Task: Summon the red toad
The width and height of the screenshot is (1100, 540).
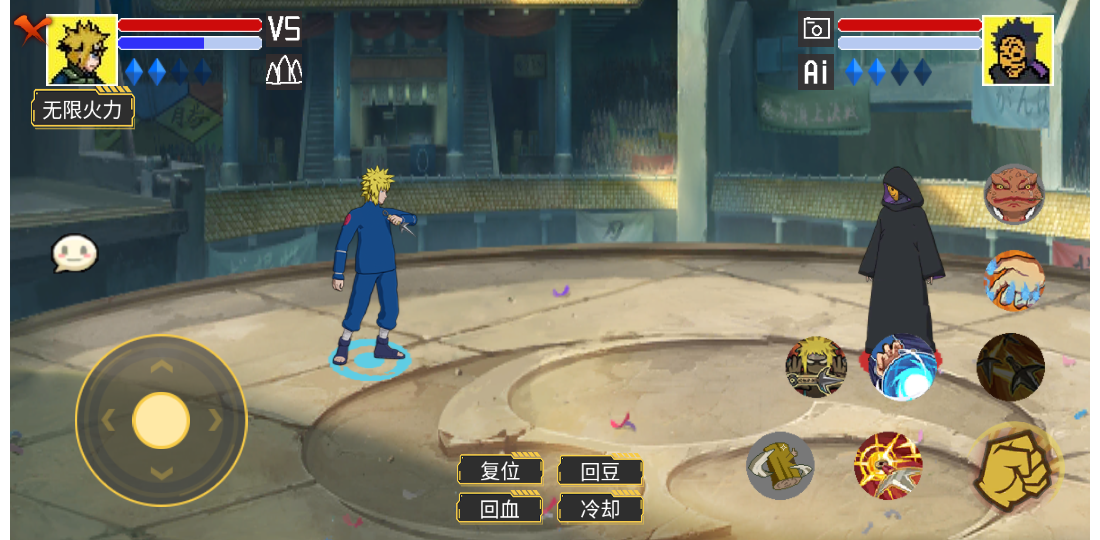Action: [1014, 194]
